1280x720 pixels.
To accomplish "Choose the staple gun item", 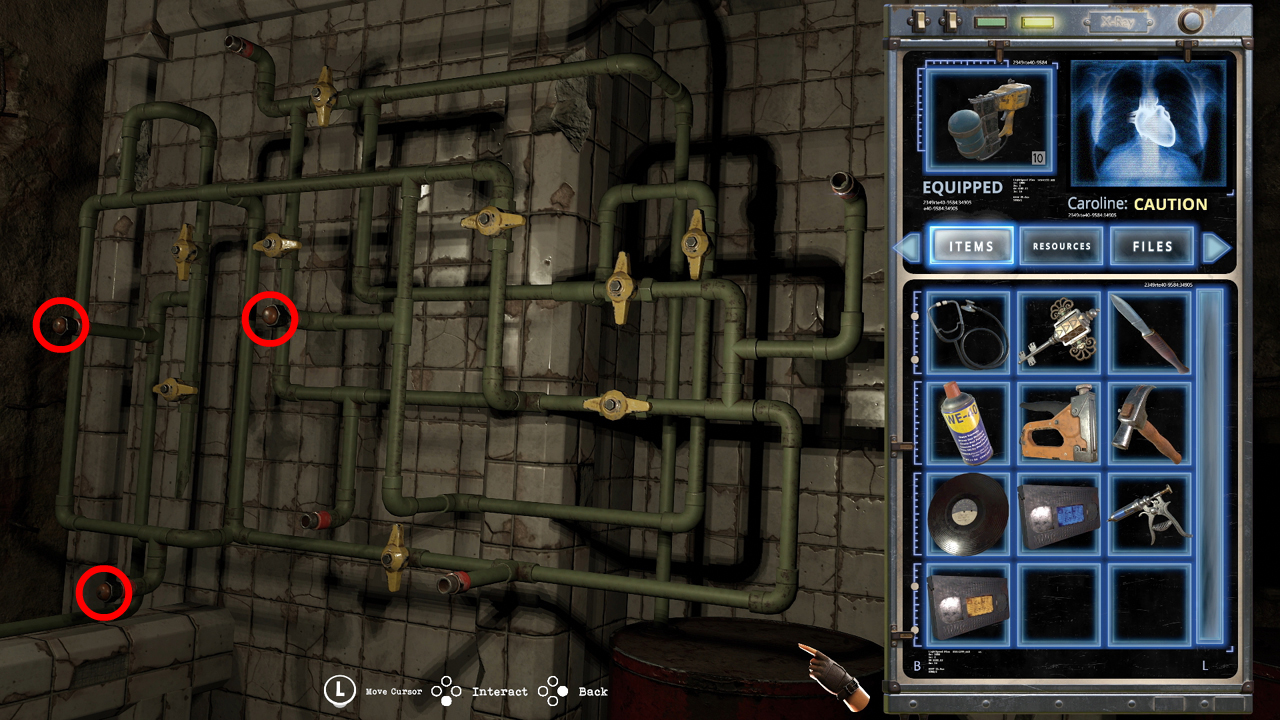I will click(x=1058, y=423).
